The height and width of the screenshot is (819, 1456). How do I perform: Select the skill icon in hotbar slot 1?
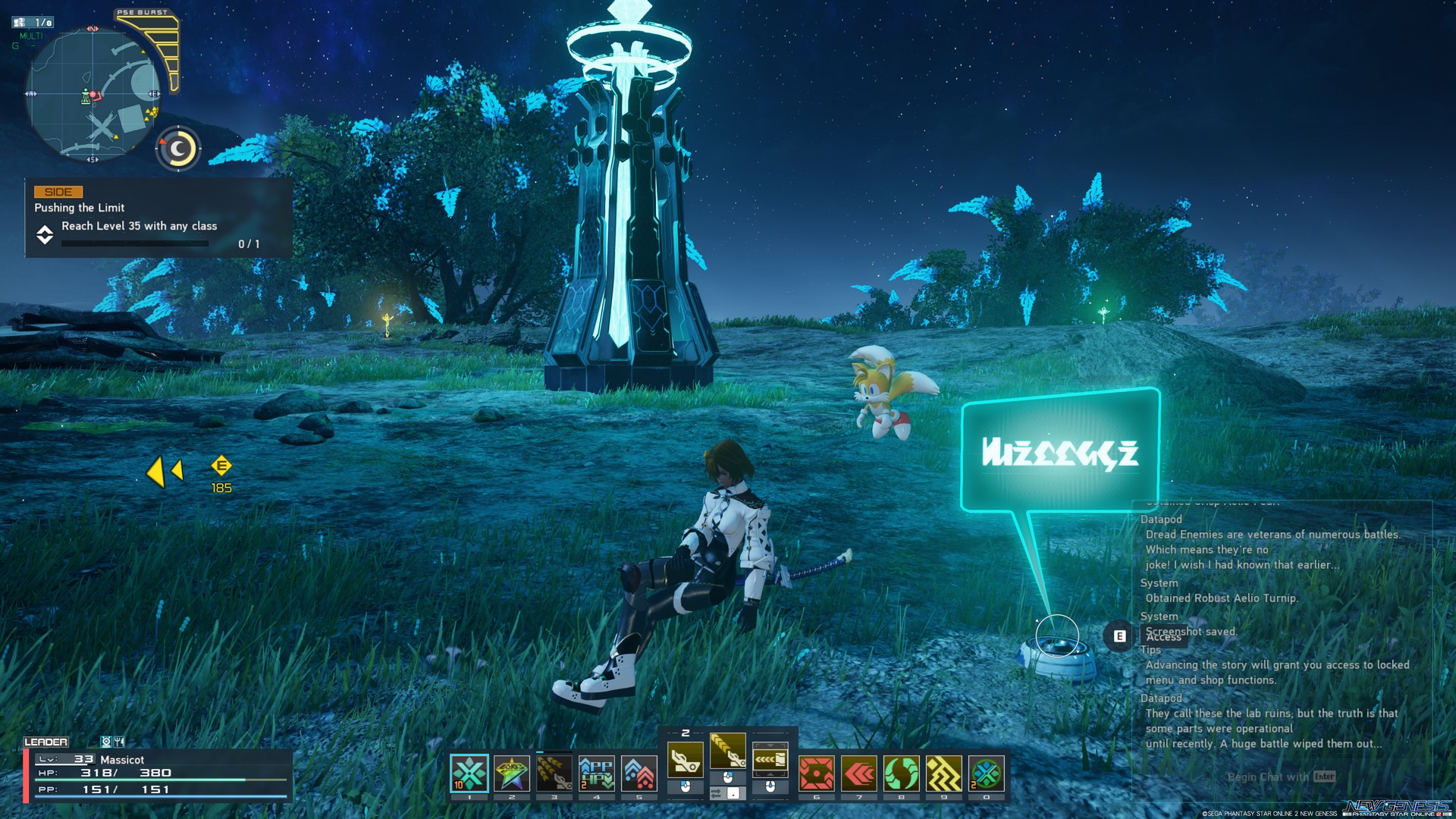470,771
